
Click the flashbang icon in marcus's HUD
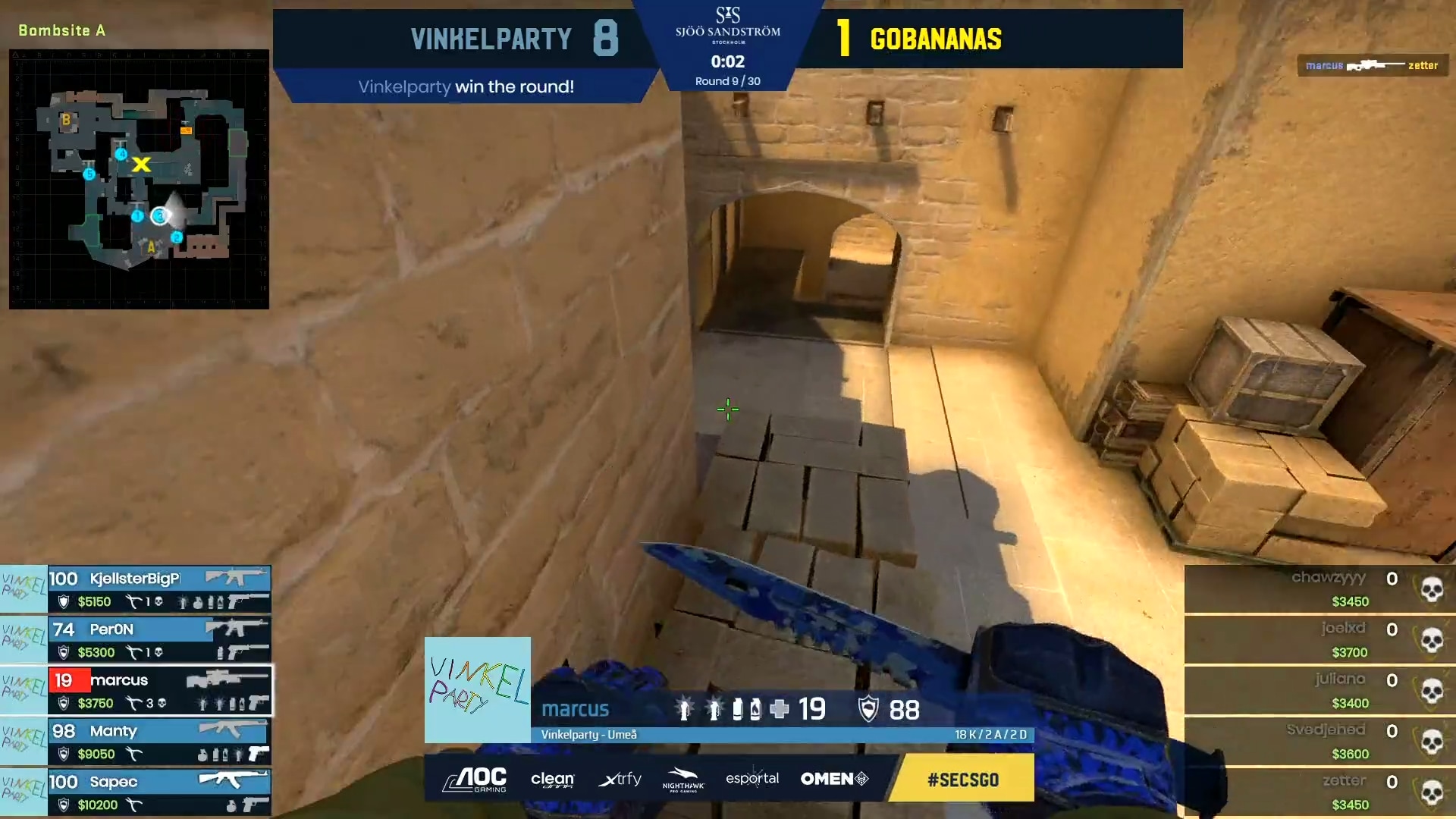(685, 708)
